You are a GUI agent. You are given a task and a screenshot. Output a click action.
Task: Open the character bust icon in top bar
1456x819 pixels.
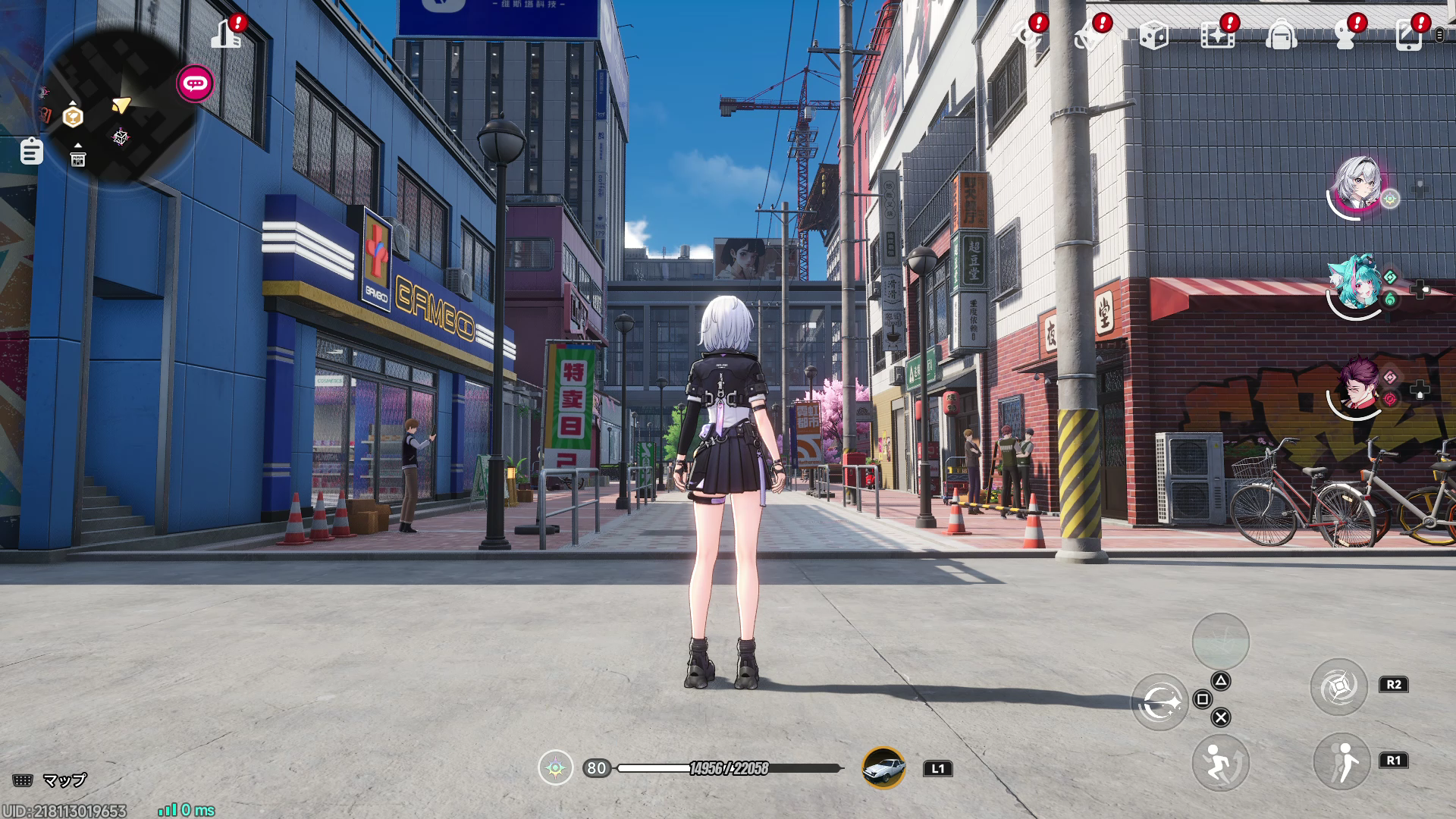(1345, 35)
